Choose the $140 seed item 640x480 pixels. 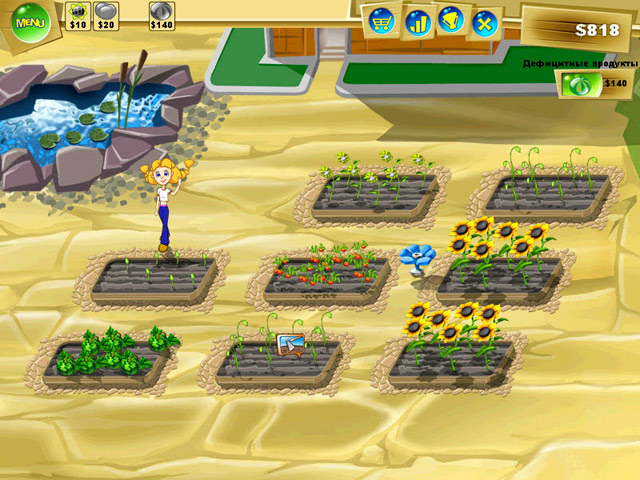tap(161, 13)
